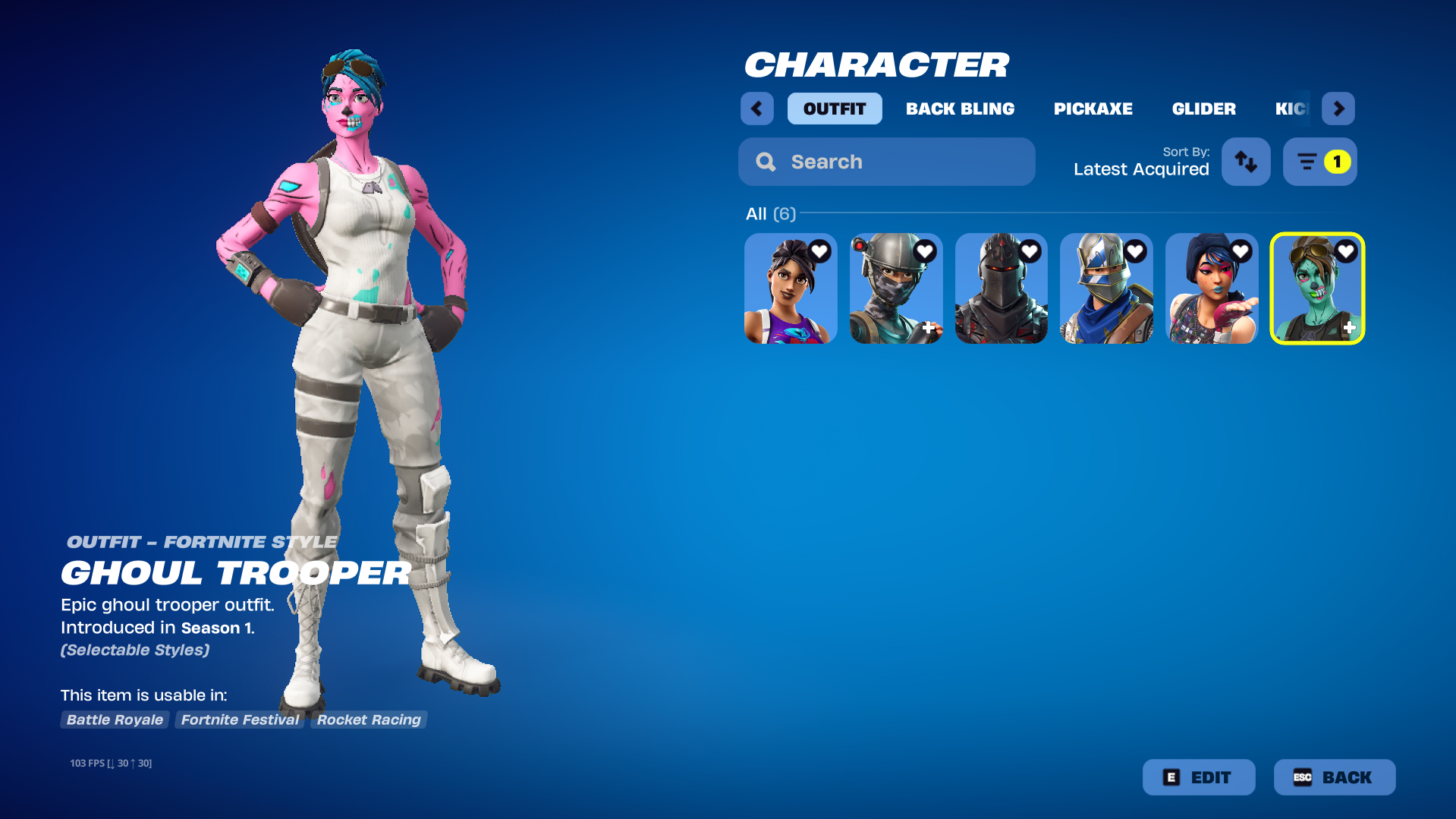Toggle favorite heart on Black Knight outfit
Screen dimensions: 1456x819
pos(1030,251)
